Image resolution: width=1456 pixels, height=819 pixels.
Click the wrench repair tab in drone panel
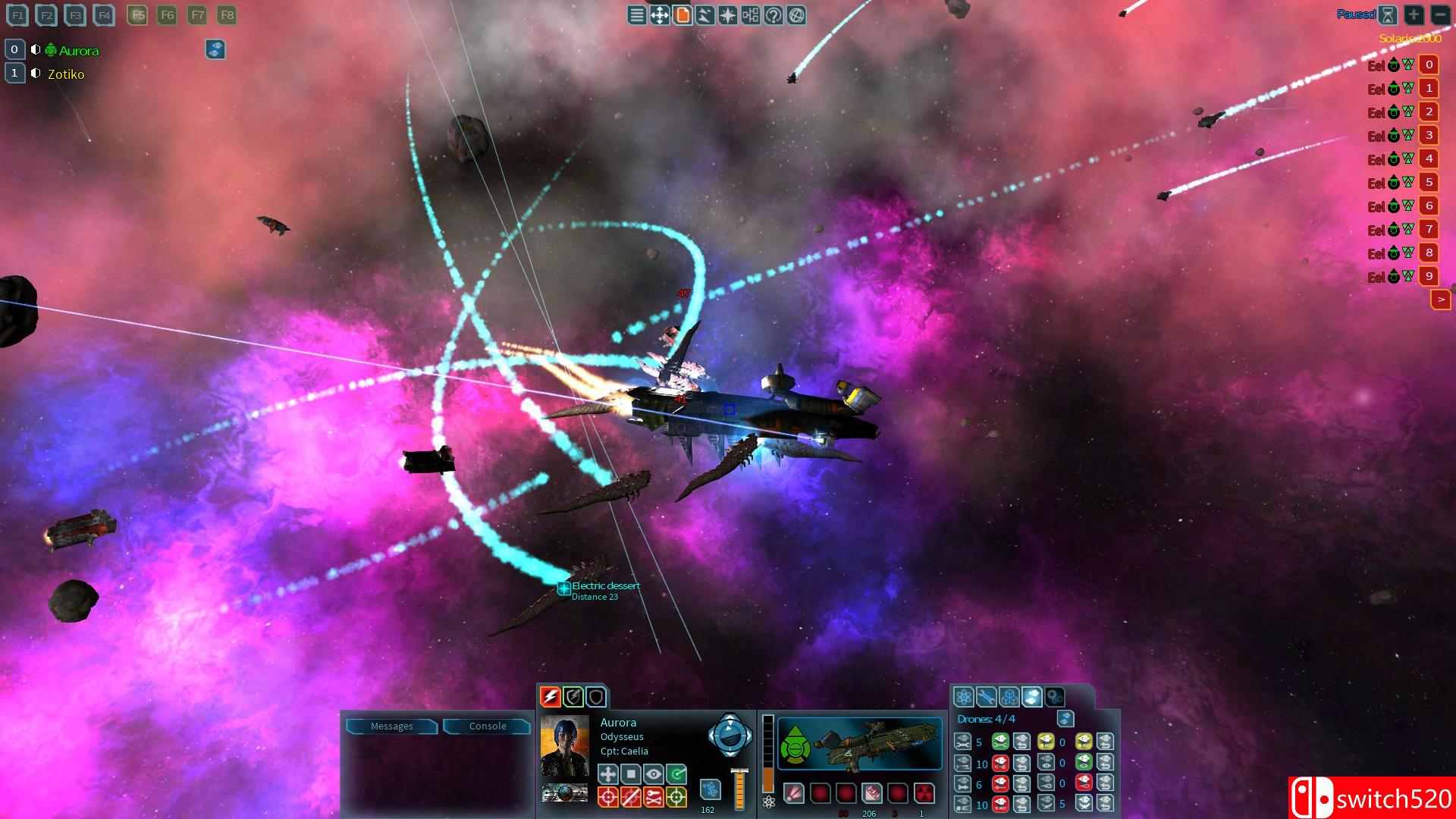[x=987, y=696]
